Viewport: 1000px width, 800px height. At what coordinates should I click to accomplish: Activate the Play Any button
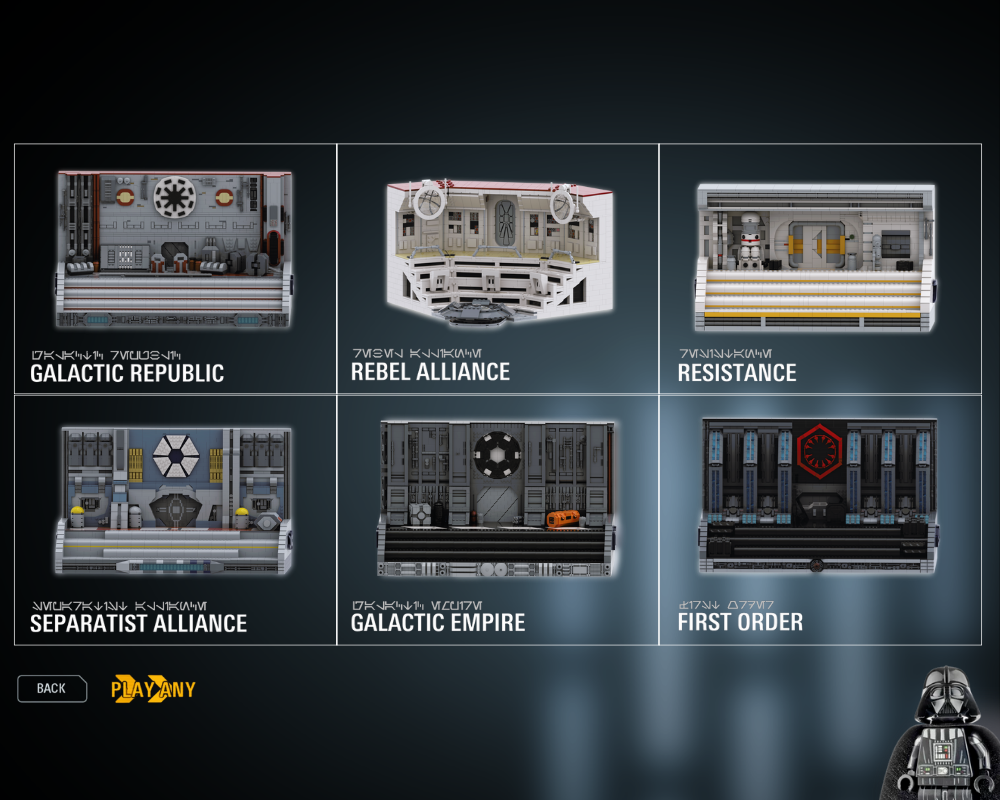pos(153,689)
